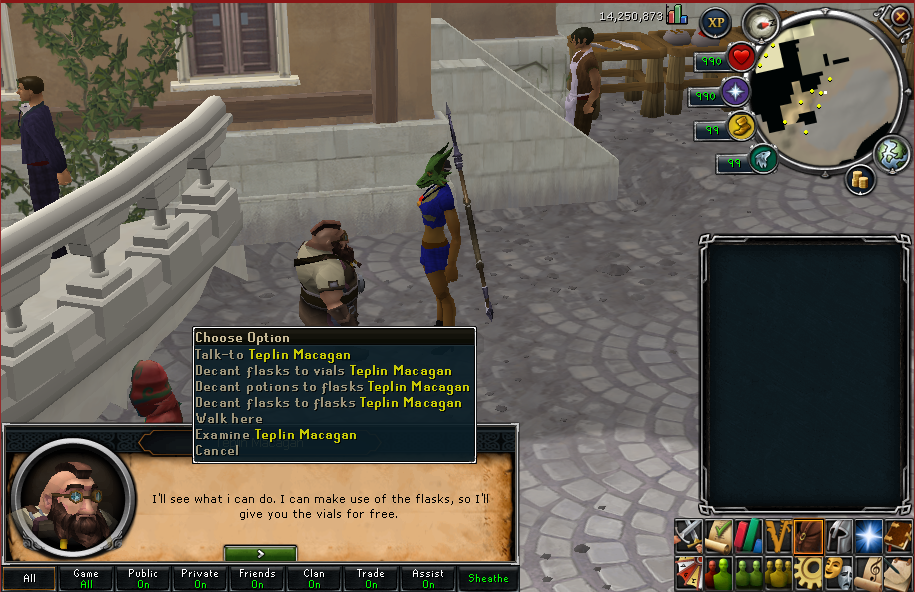
Task: Open the gear settings tab
Action: [x=809, y=572]
